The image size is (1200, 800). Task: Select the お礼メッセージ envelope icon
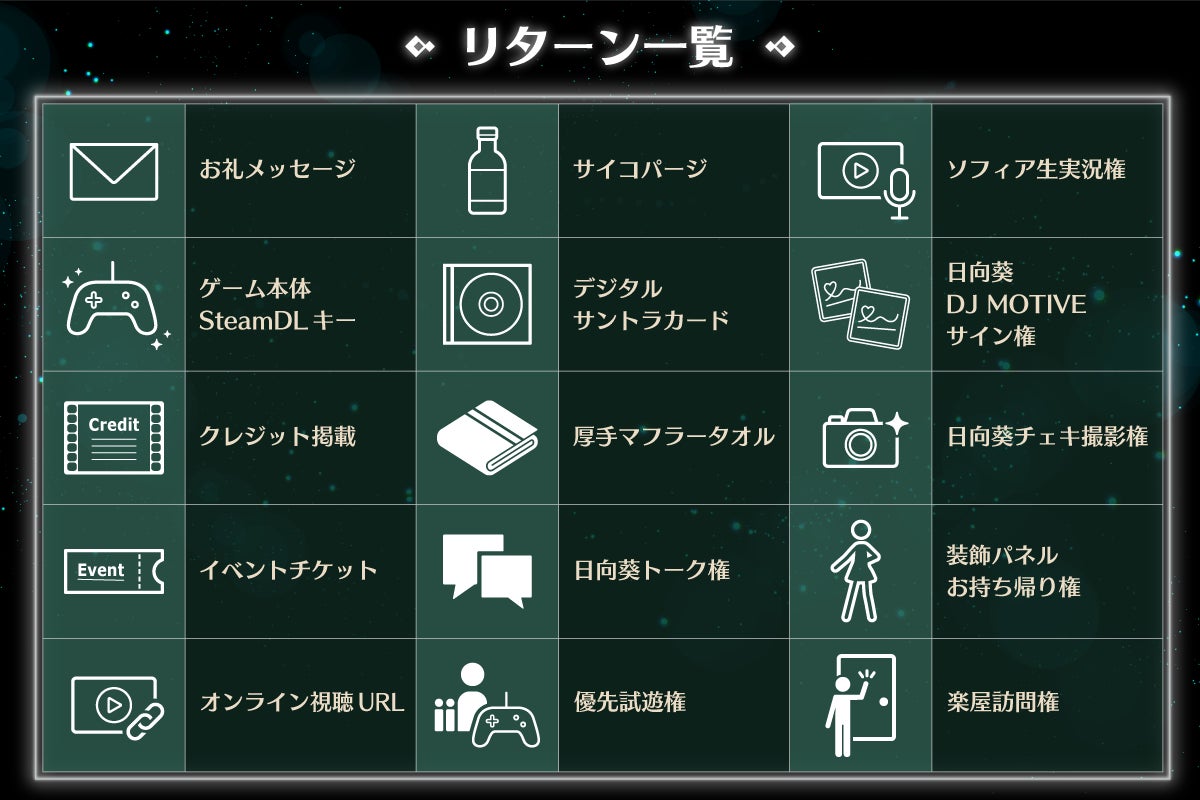(113, 171)
